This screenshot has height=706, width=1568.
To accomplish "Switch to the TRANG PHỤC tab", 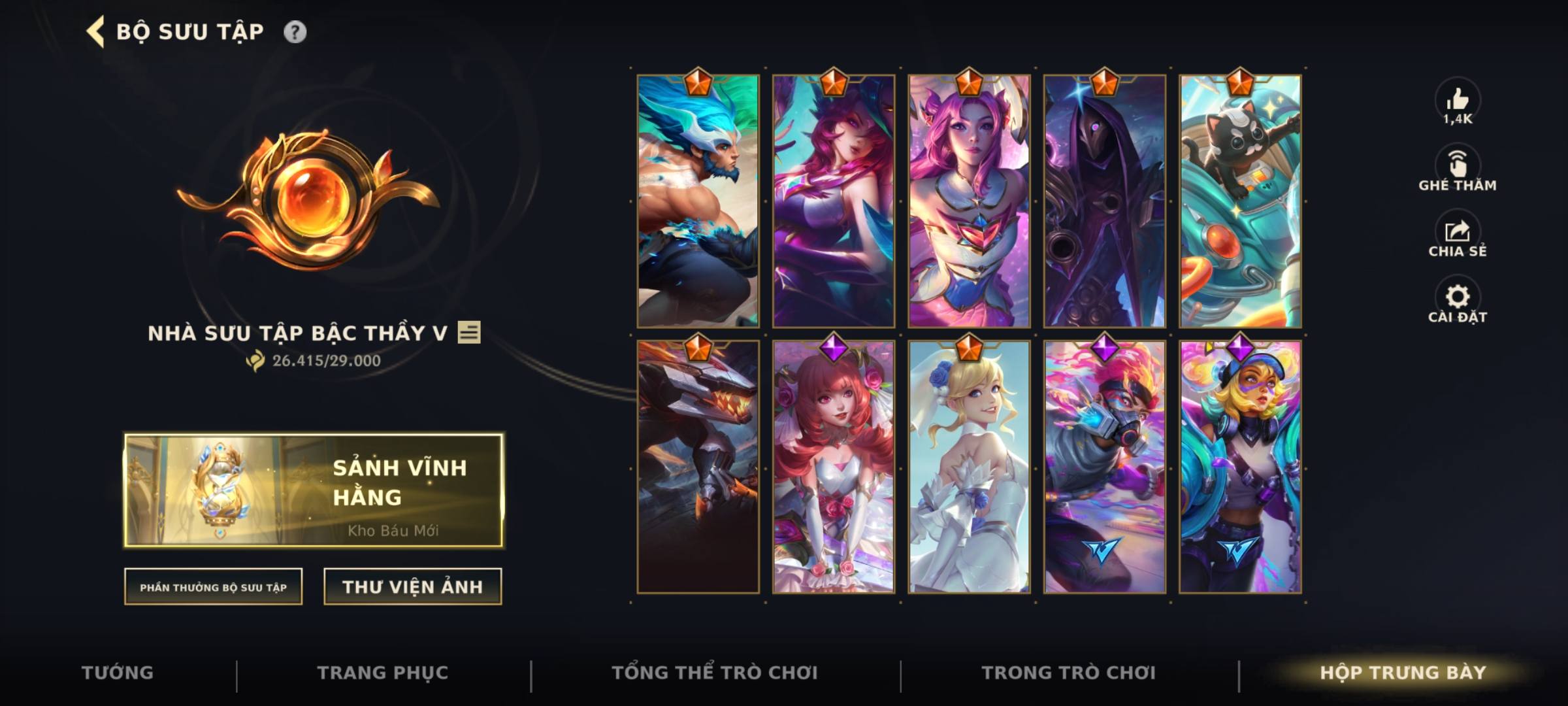I will point(382,672).
